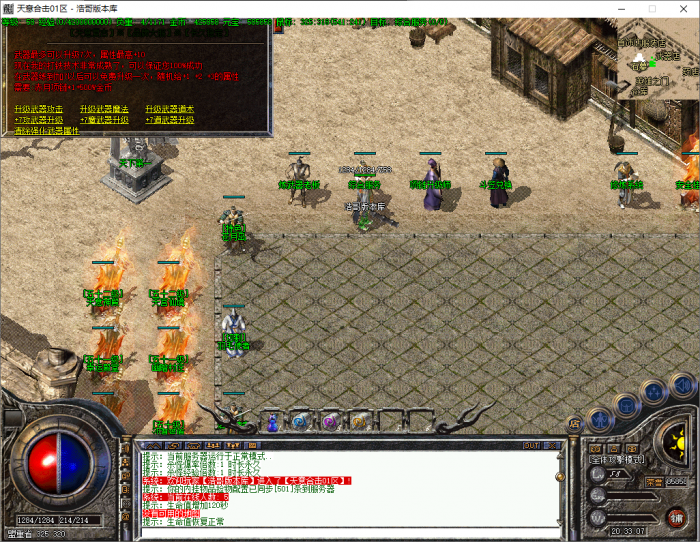The image size is (700, 542).
Task: Select the +7攻武器升级 option
Action: (x=38, y=120)
